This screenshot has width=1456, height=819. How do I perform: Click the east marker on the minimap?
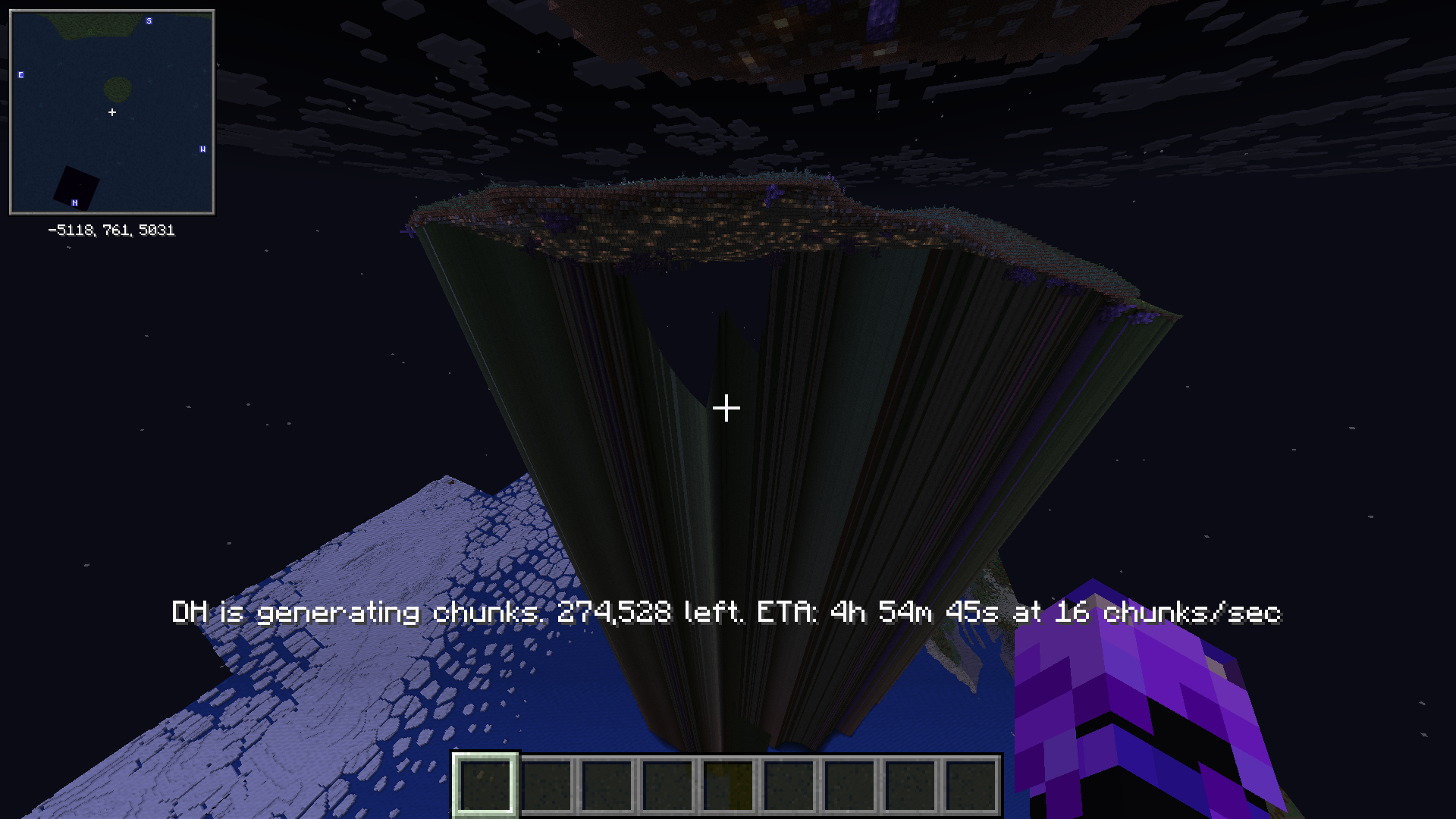(20, 74)
